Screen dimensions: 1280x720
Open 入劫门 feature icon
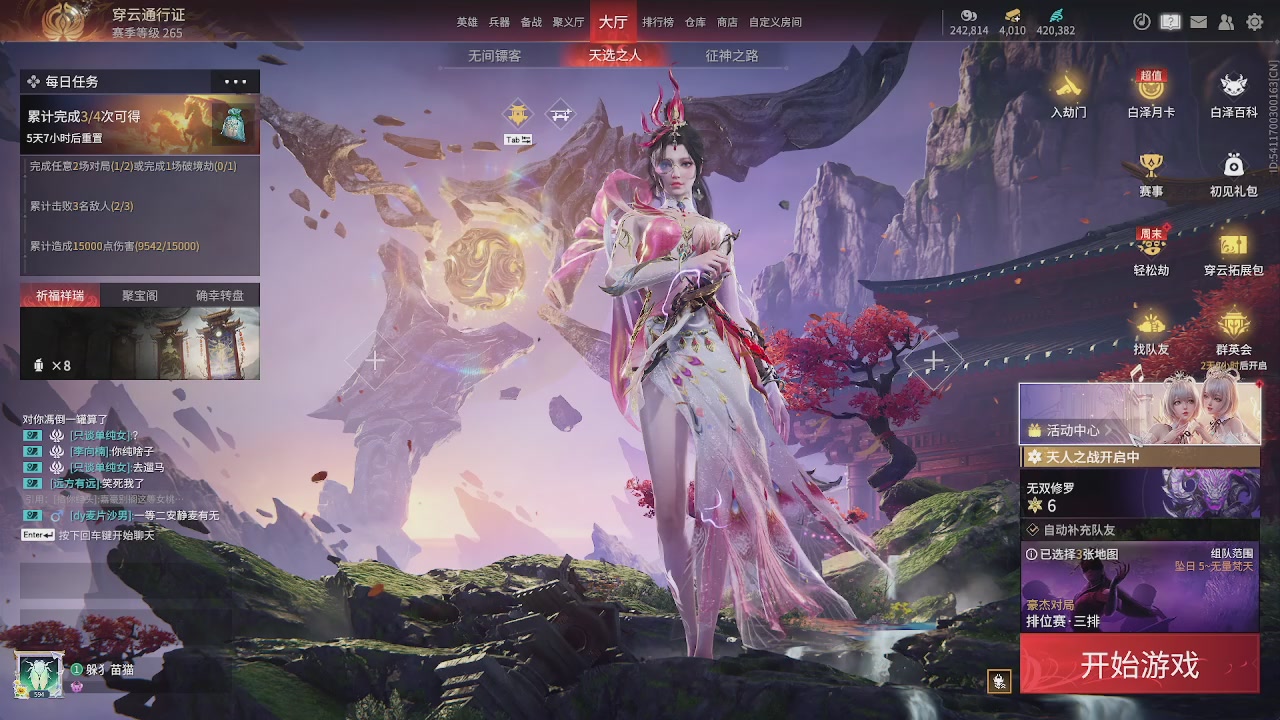pos(1068,93)
